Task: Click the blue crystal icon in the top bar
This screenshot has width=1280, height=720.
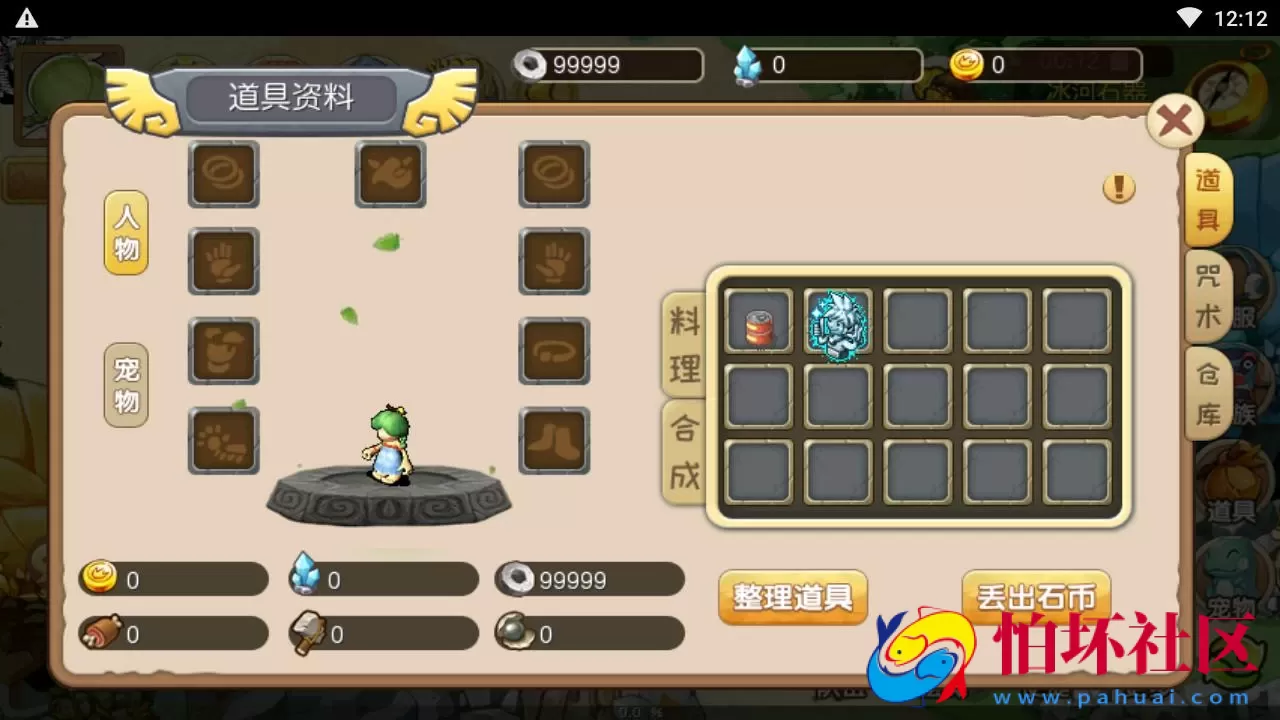Action: click(749, 65)
